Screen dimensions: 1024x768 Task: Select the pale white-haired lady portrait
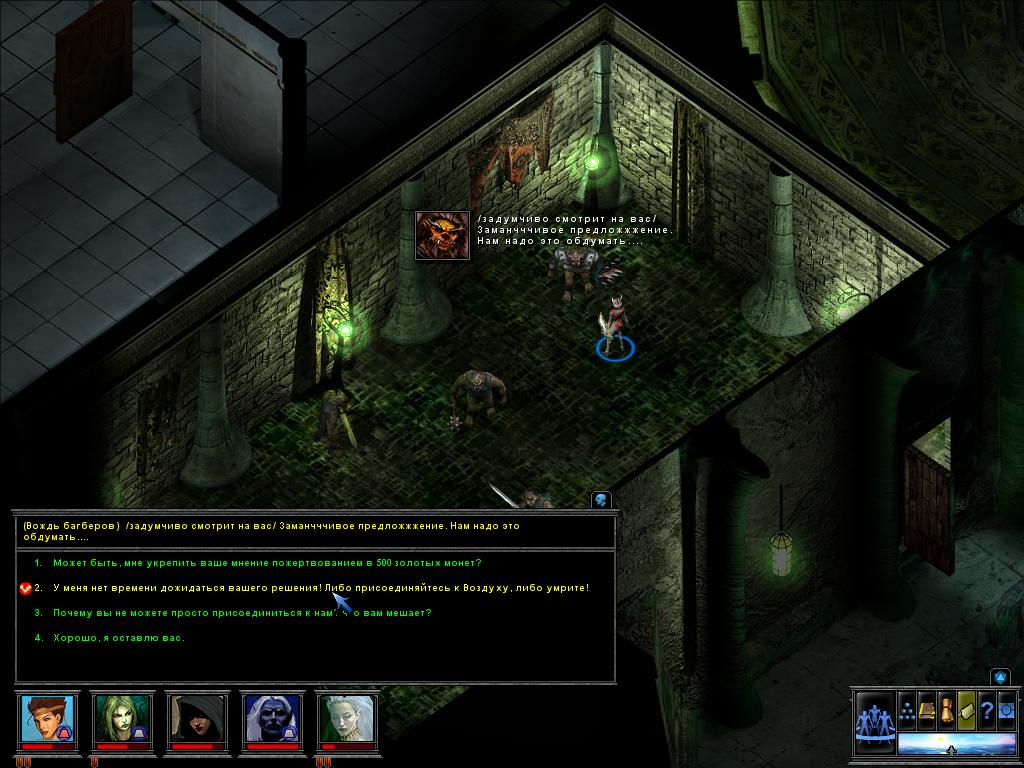click(347, 718)
